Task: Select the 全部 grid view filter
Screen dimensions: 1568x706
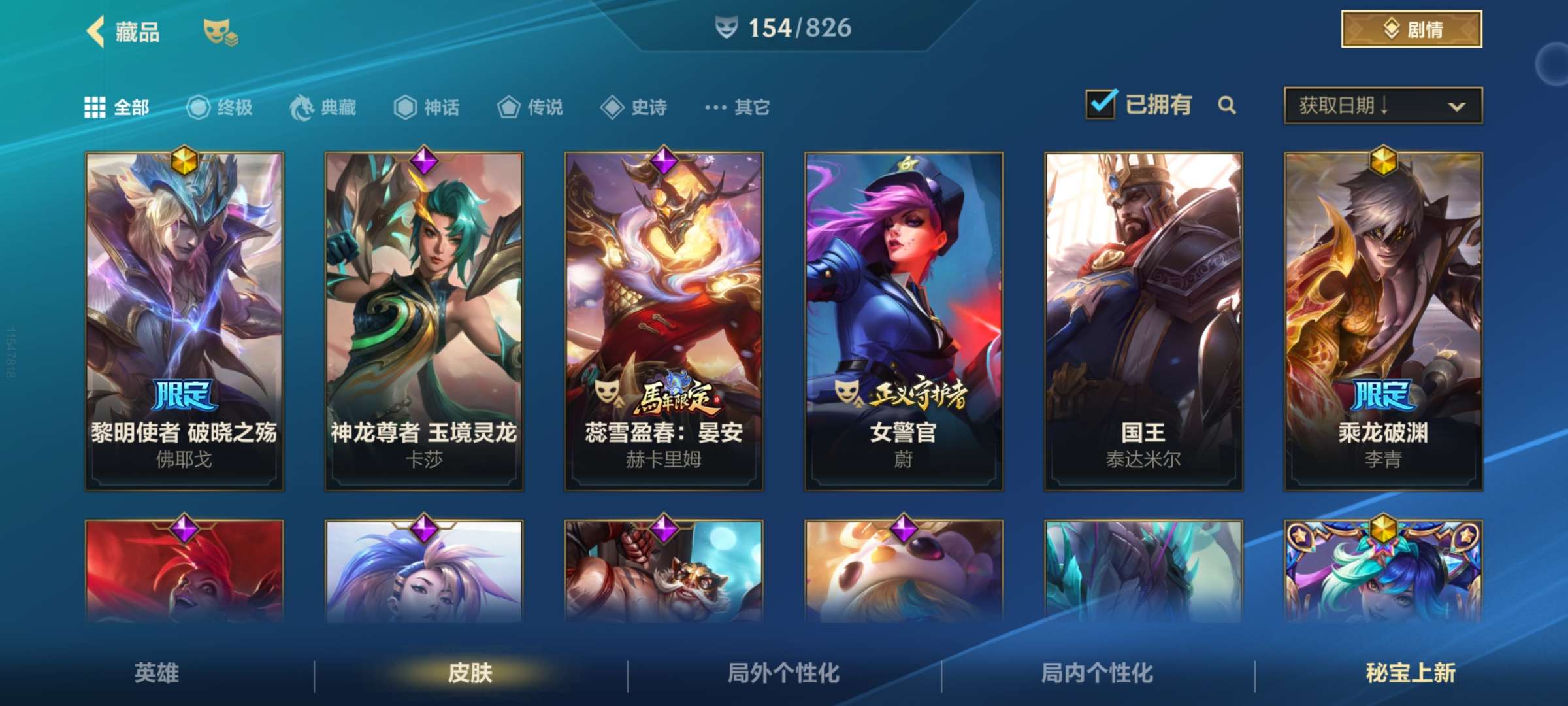Action: [x=97, y=107]
